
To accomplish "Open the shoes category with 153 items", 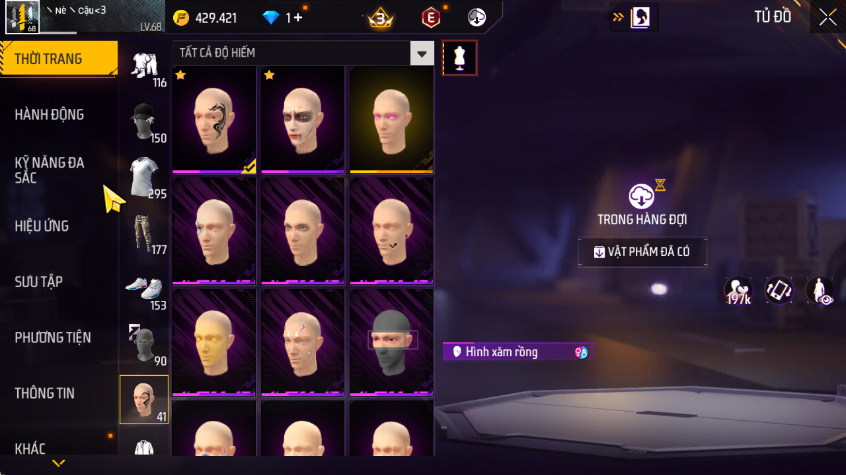I will point(144,290).
